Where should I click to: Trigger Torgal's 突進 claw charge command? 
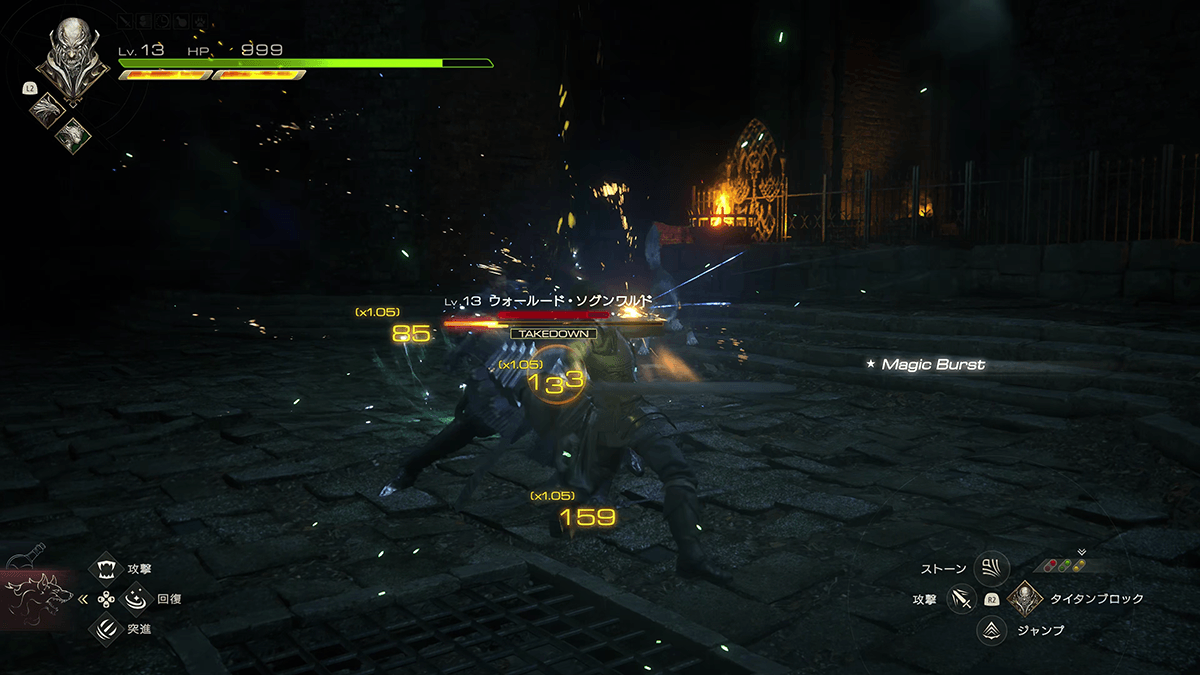click(105, 629)
